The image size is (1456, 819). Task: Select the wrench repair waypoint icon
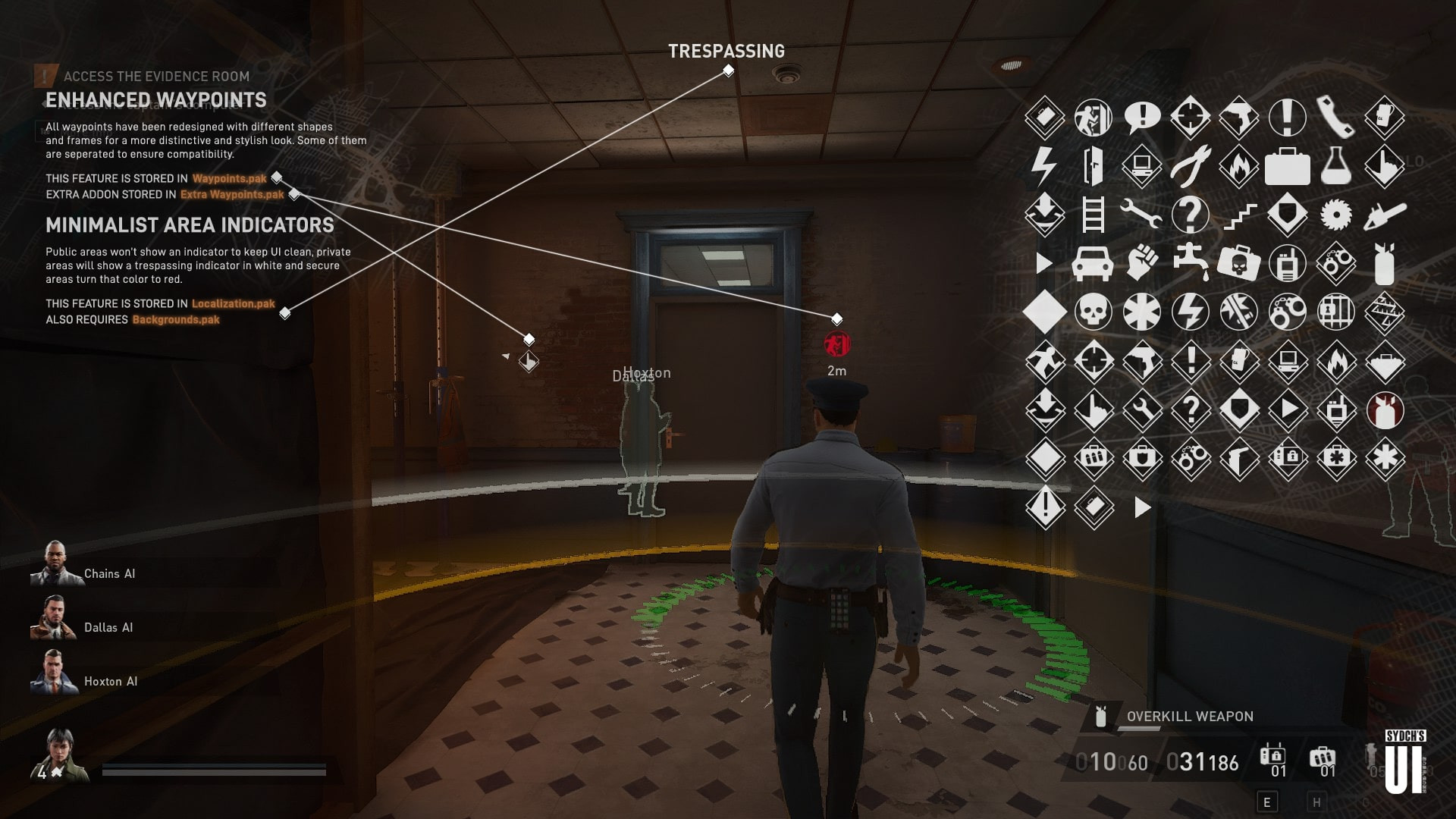1141,214
